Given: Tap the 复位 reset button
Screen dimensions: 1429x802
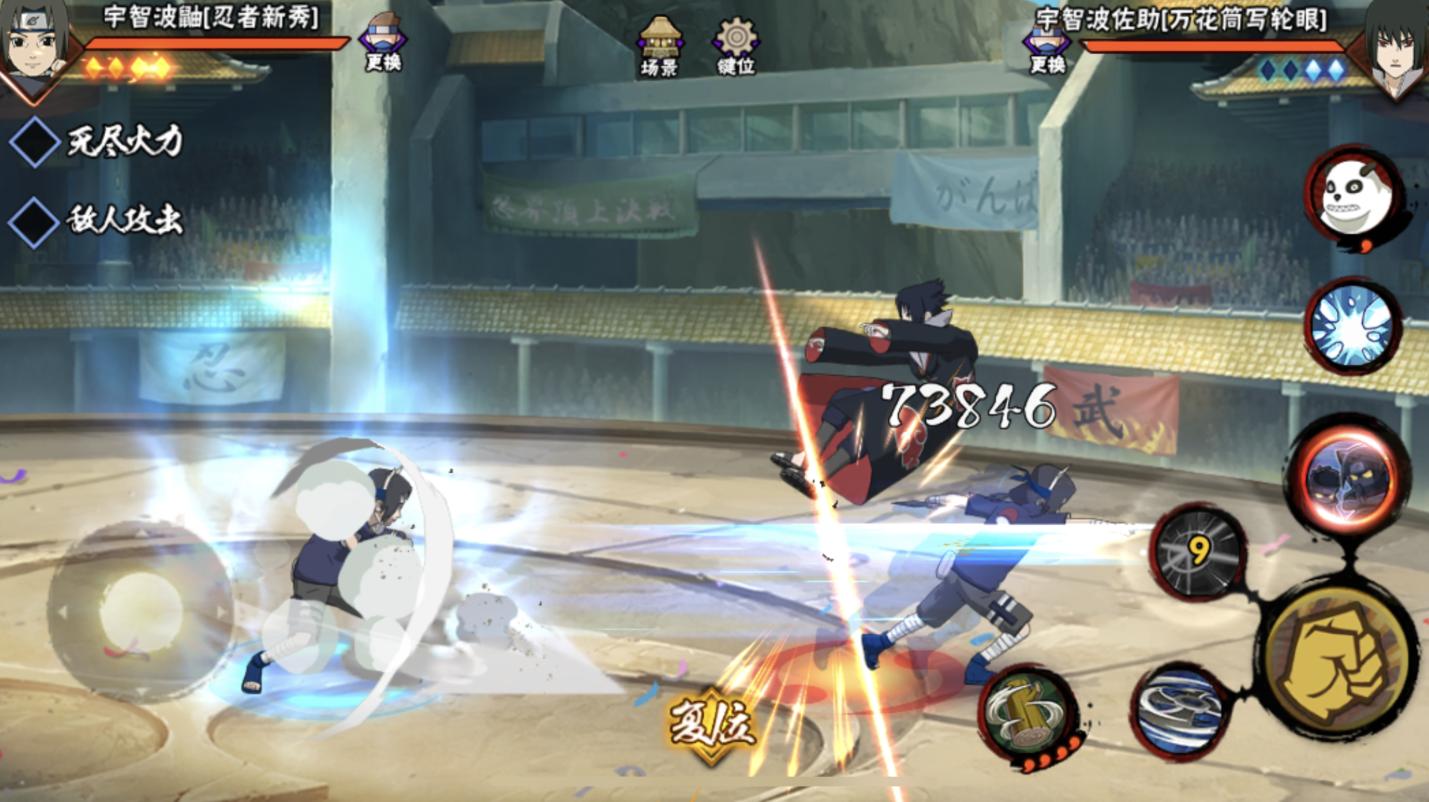Looking at the screenshot, I should click(x=712, y=725).
